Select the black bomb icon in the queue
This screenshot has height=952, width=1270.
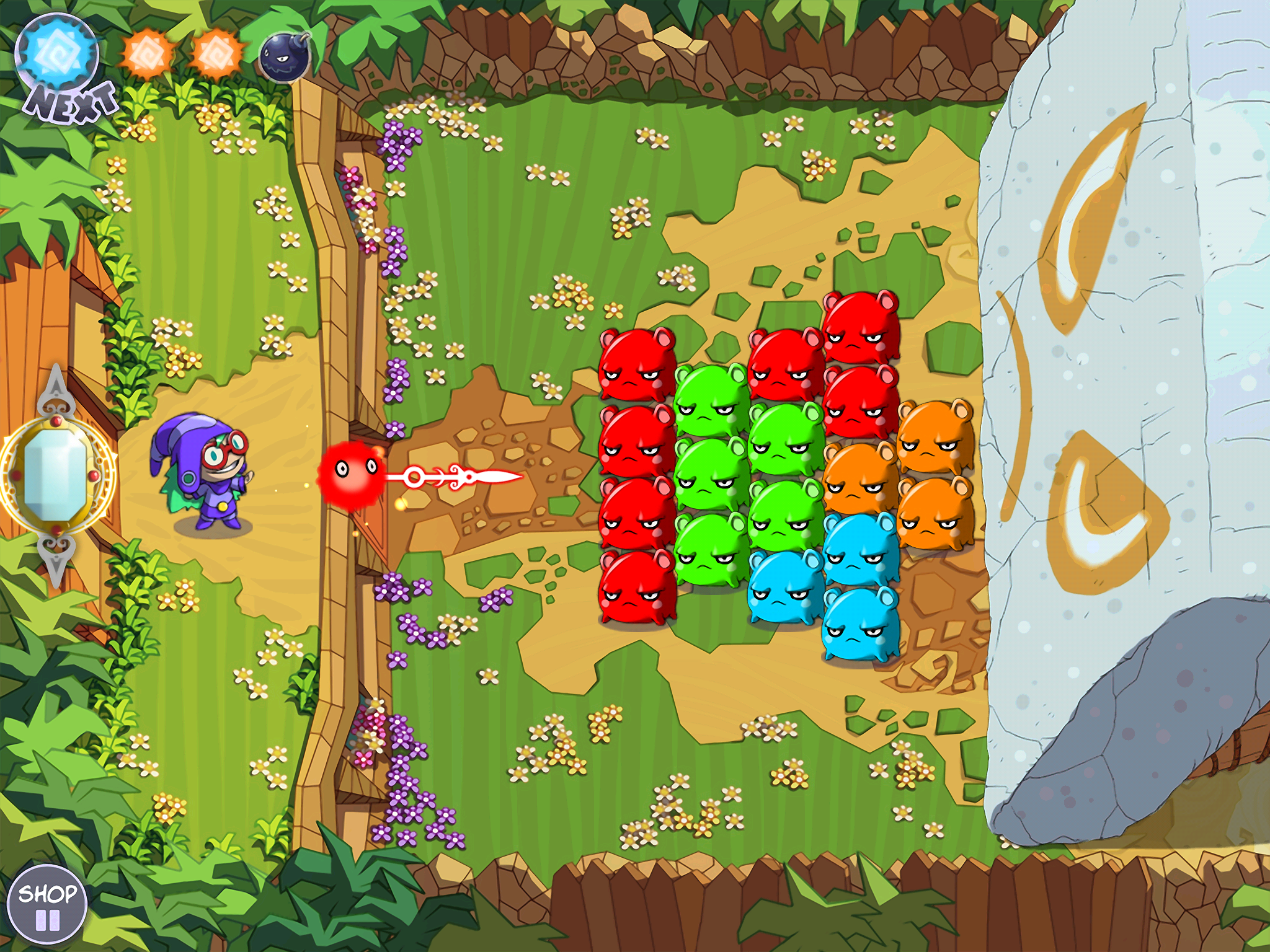pos(284,56)
